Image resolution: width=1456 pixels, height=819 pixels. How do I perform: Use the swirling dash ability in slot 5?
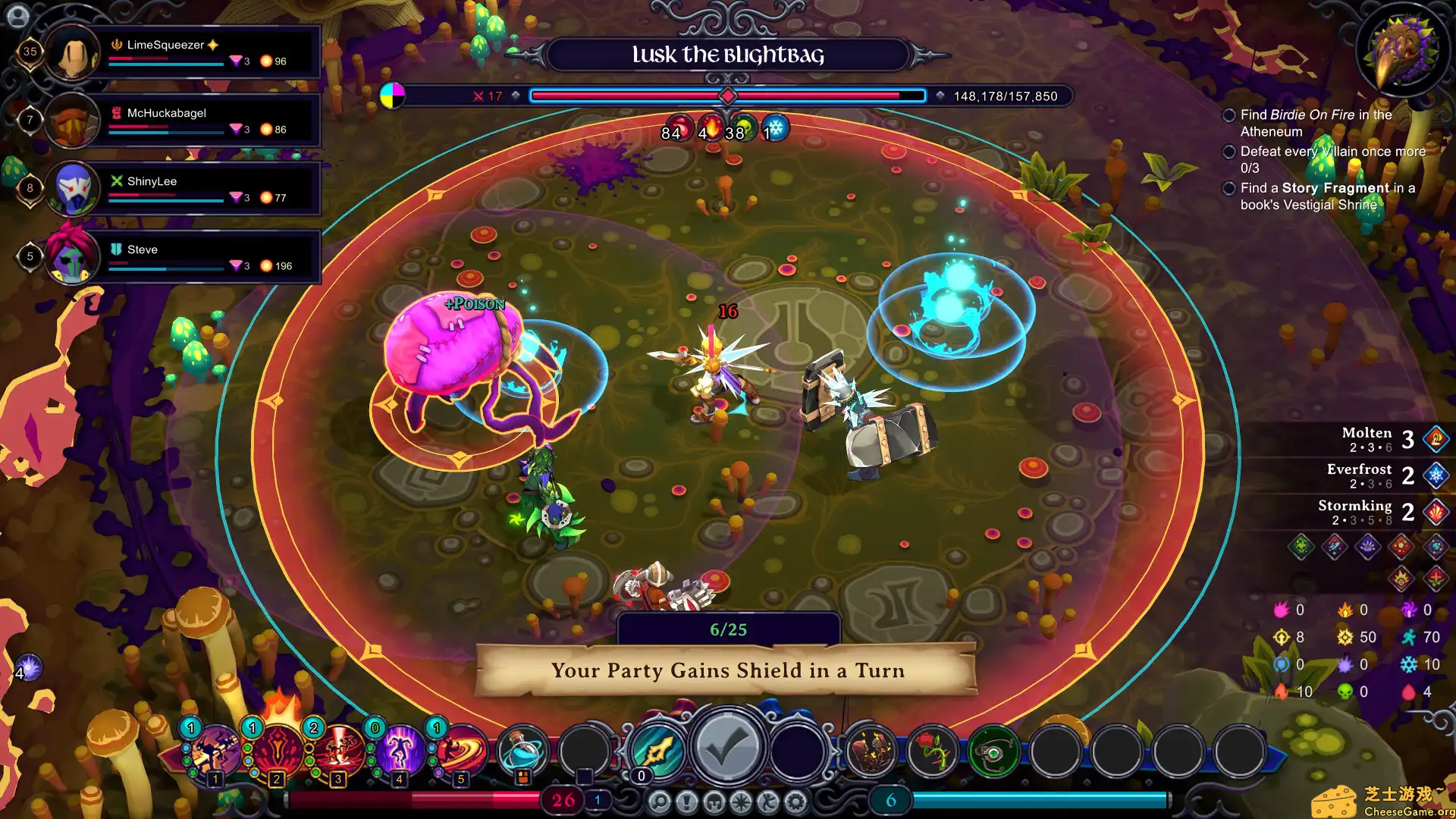click(461, 751)
